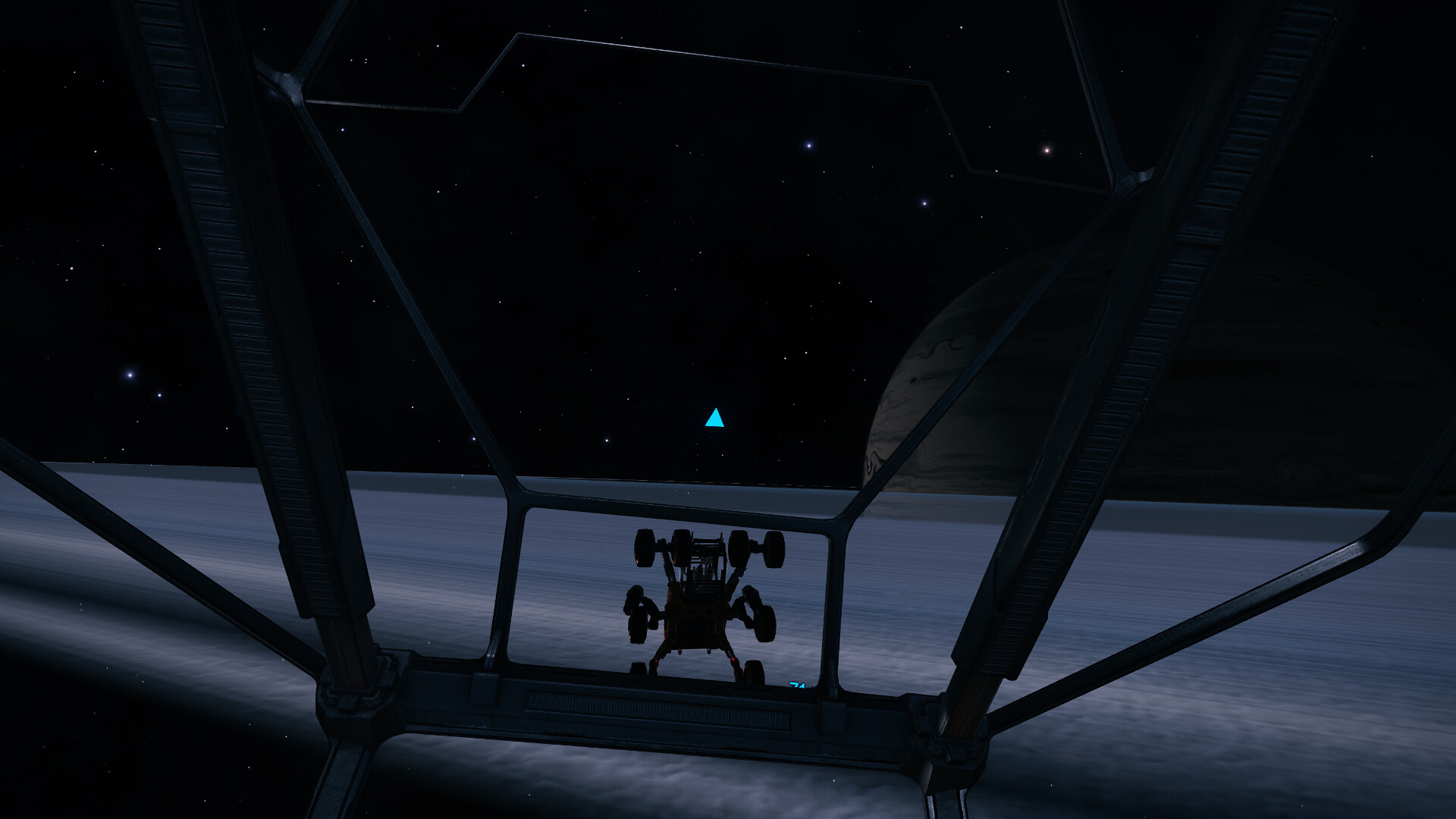Select the cyan triangle target marker
1456x819 pixels.
coord(714,419)
